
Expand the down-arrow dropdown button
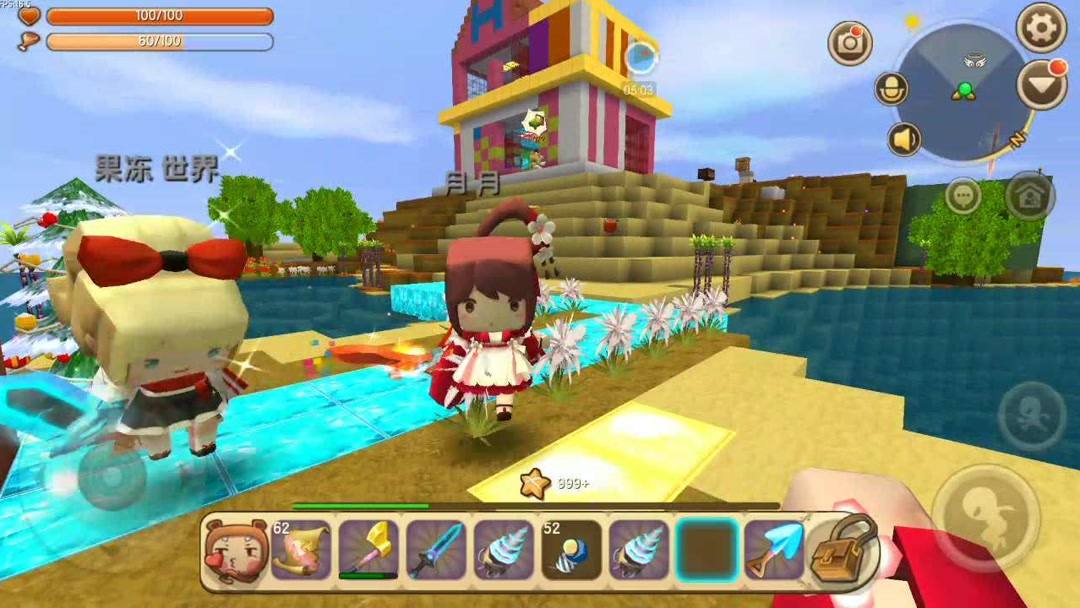tap(1041, 85)
